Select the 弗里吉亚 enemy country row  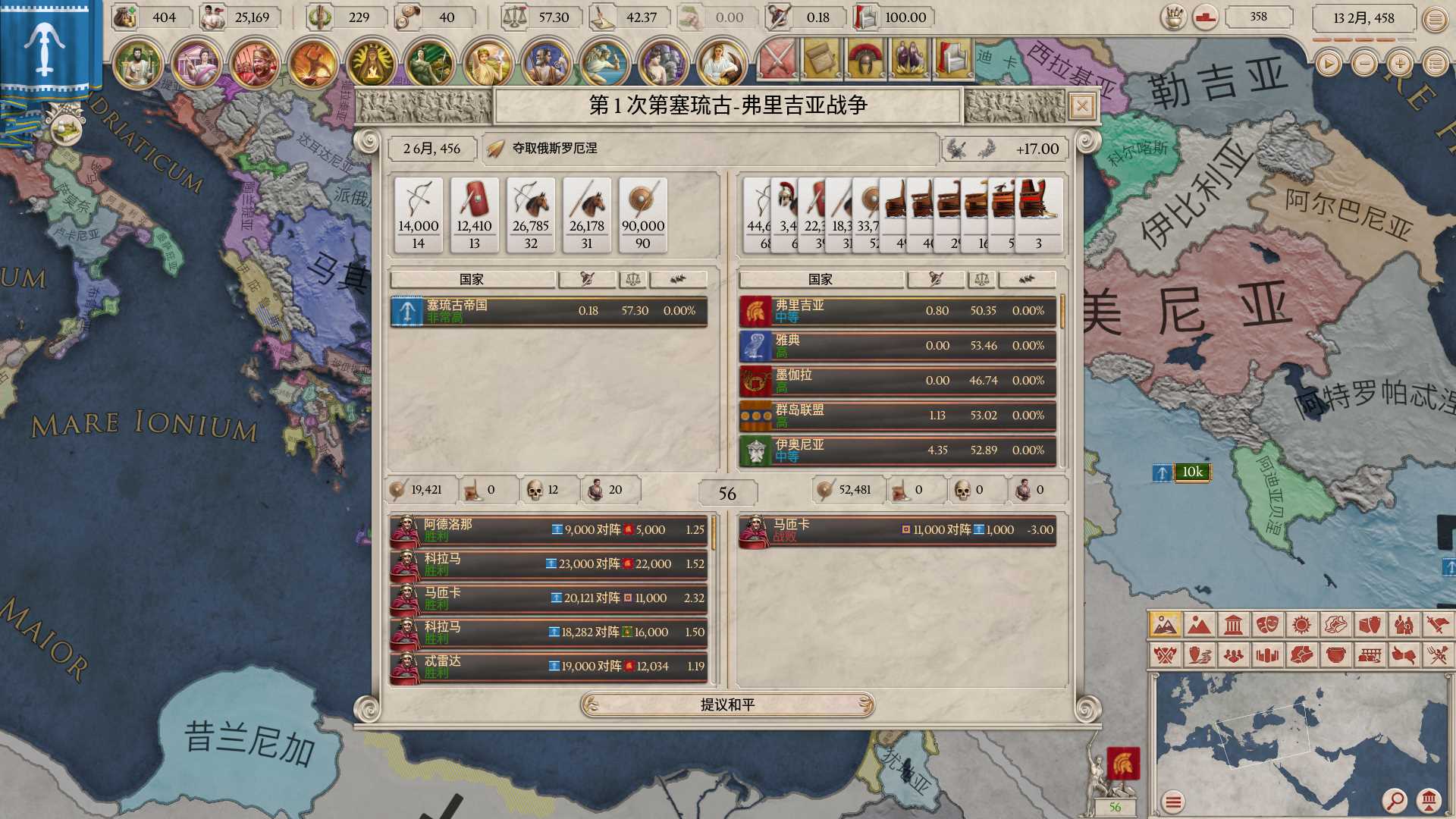[x=897, y=311]
